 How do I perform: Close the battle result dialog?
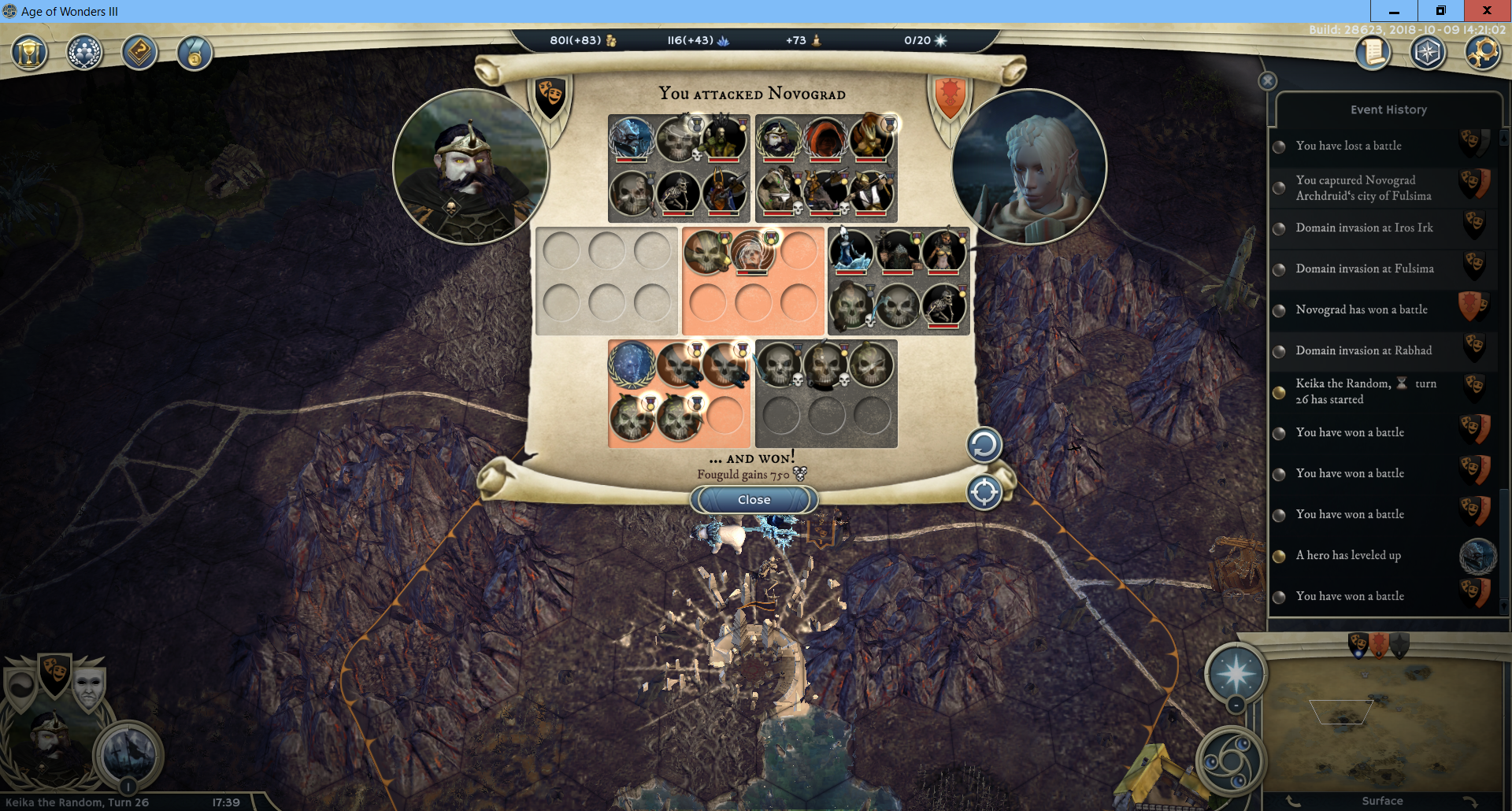tap(754, 500)
